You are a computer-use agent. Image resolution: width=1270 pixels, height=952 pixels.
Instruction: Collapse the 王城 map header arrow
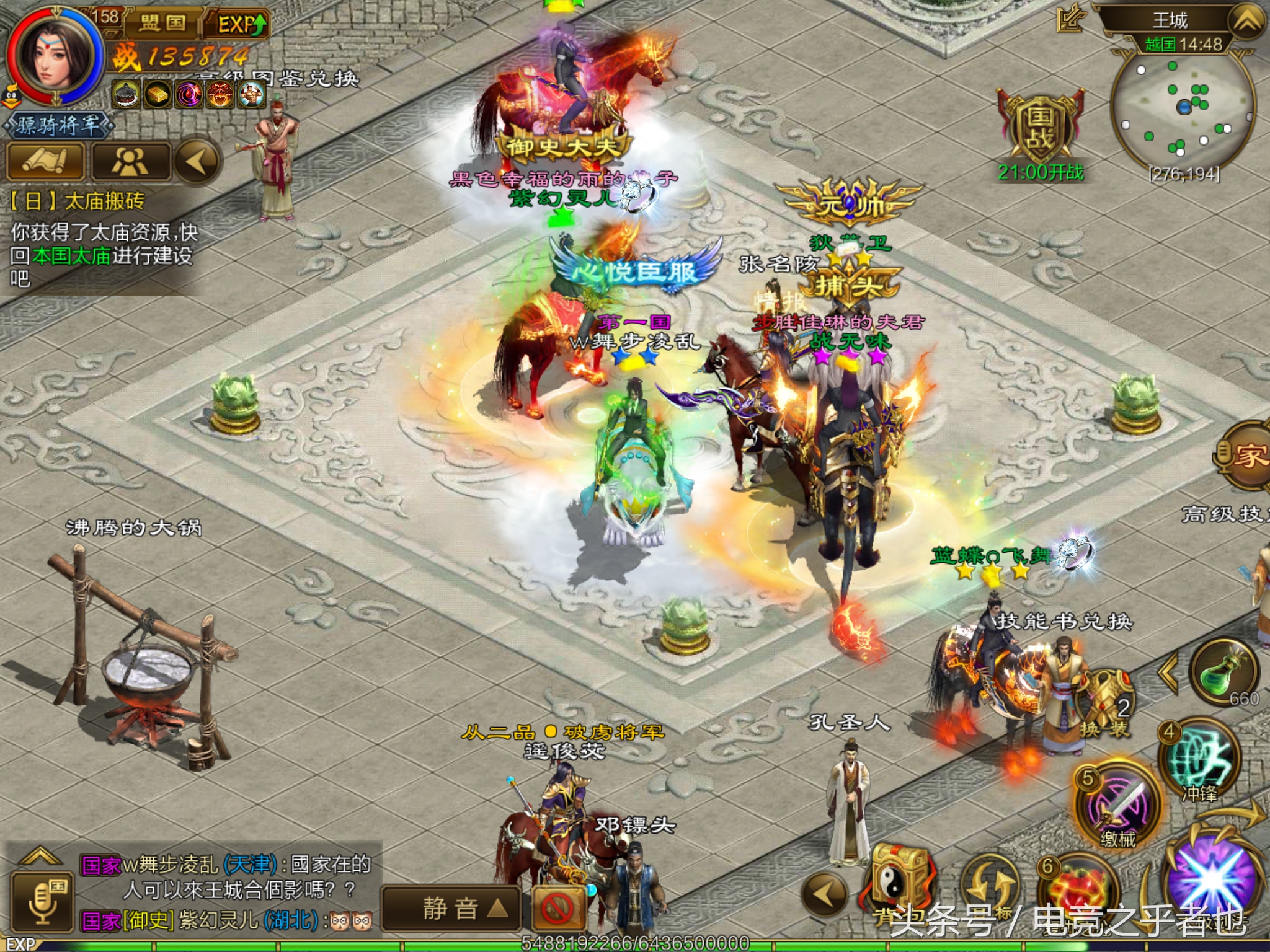(1245, 21)
